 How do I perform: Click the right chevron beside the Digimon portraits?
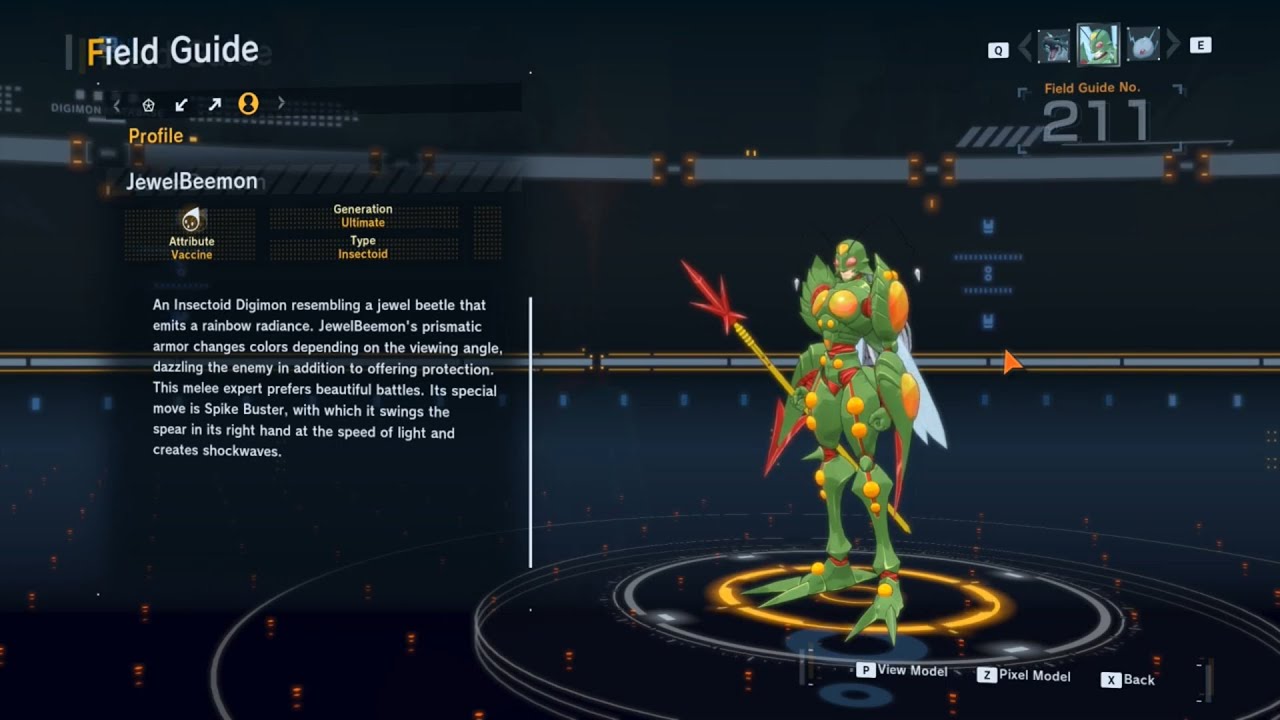(x=1173, y=45)
